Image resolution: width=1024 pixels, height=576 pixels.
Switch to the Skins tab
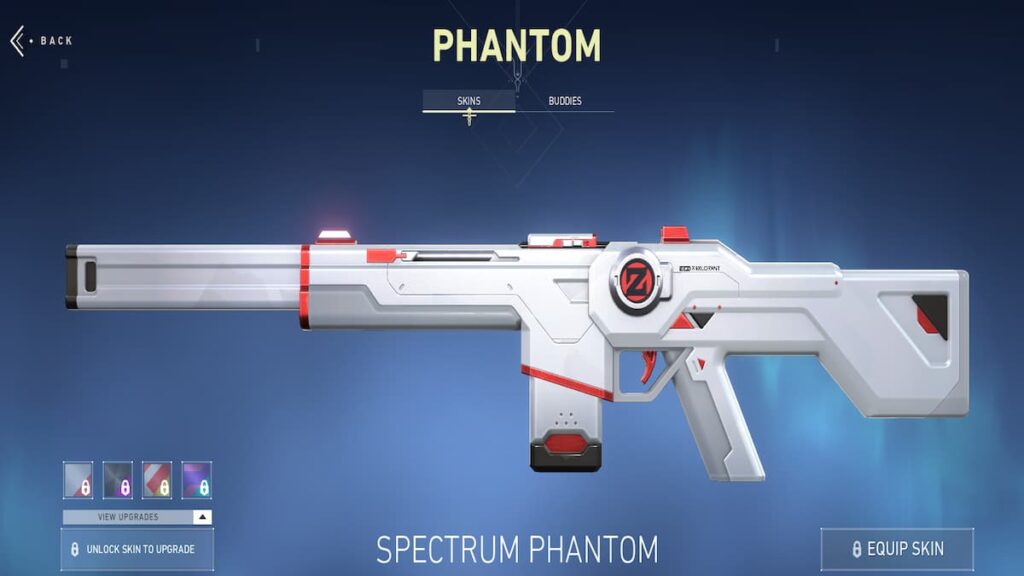(x=468, y=101)
